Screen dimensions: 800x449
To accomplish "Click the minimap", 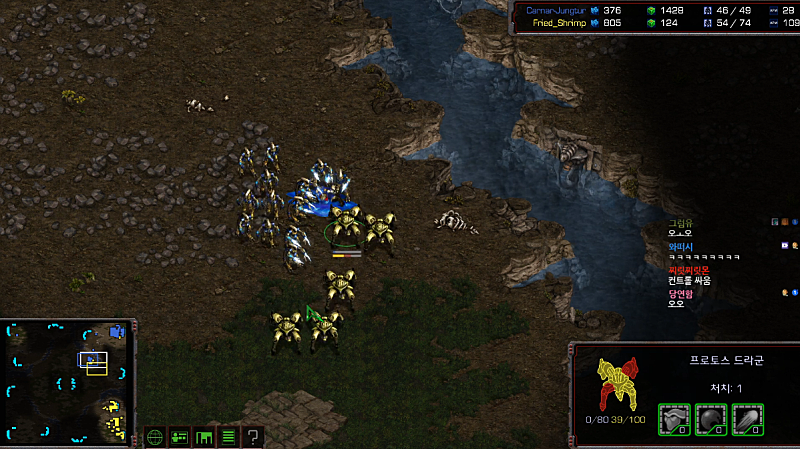I will coord(67,381).
